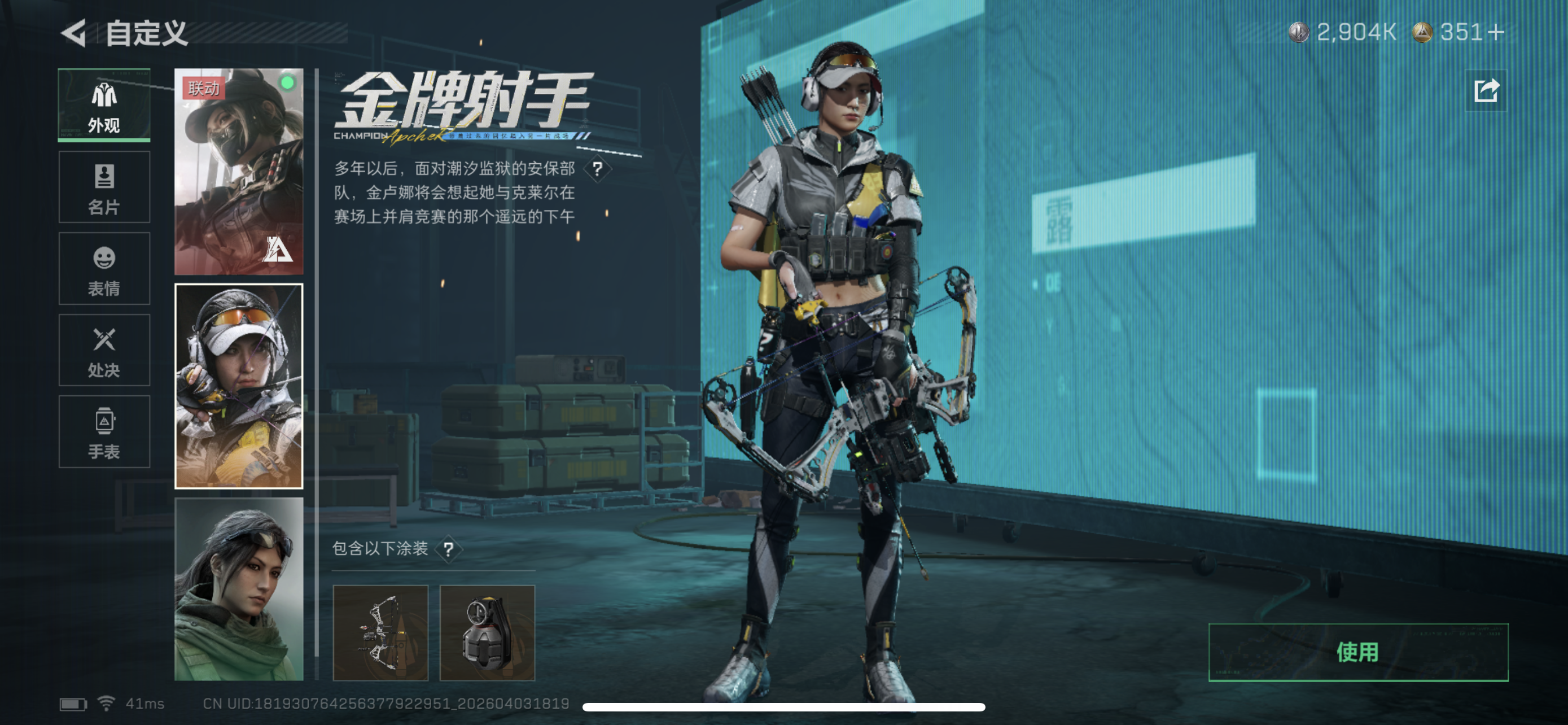Open the compound bow paint thumbnail
Image resolution: width=1568 pixels, height=725 pixels.
(x=382, y=633)
